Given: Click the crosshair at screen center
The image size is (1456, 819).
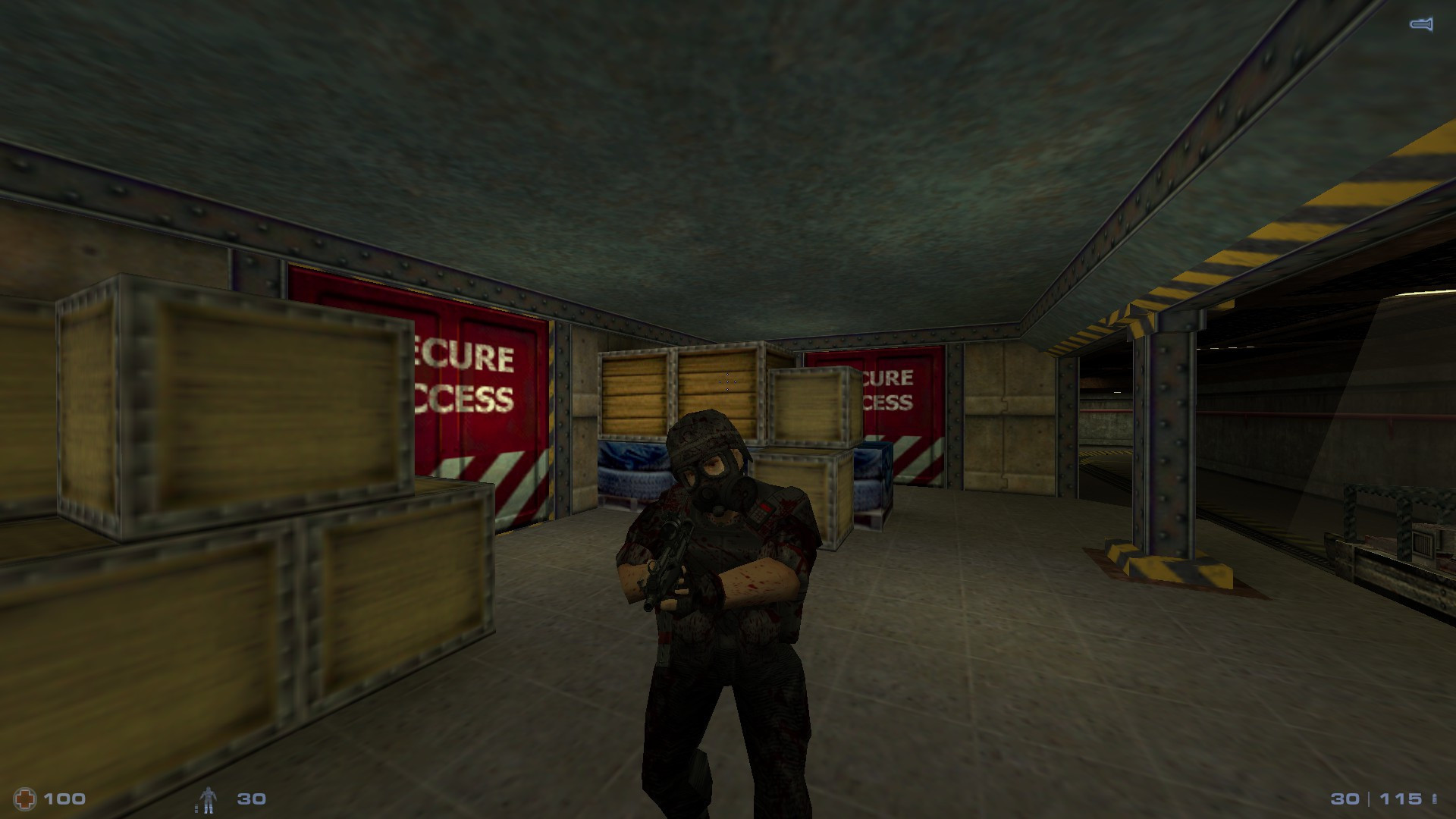Looking at the screenshot, I should tap(726, 383).
